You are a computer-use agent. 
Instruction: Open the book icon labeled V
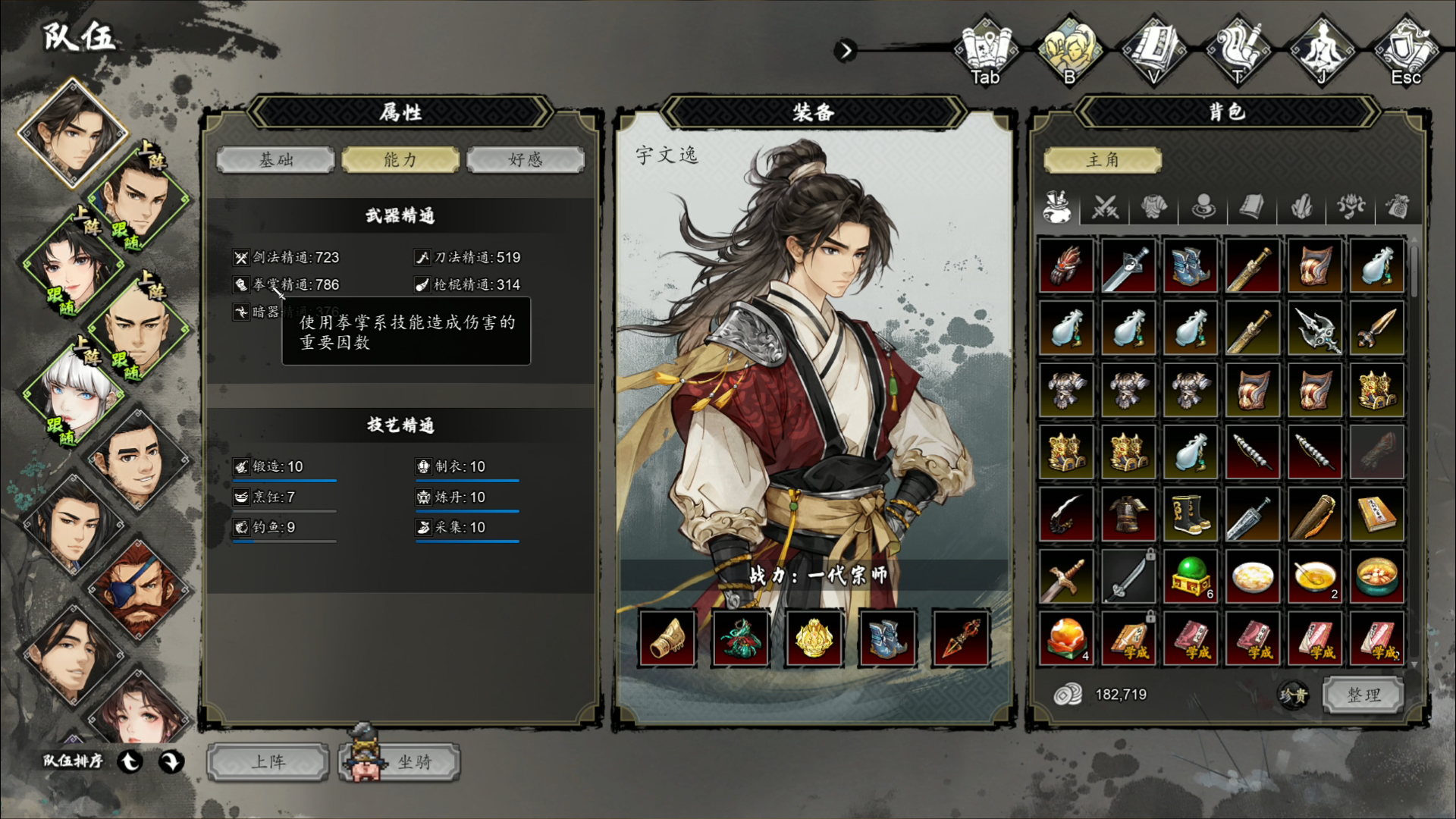click(x=1153, y=50)
